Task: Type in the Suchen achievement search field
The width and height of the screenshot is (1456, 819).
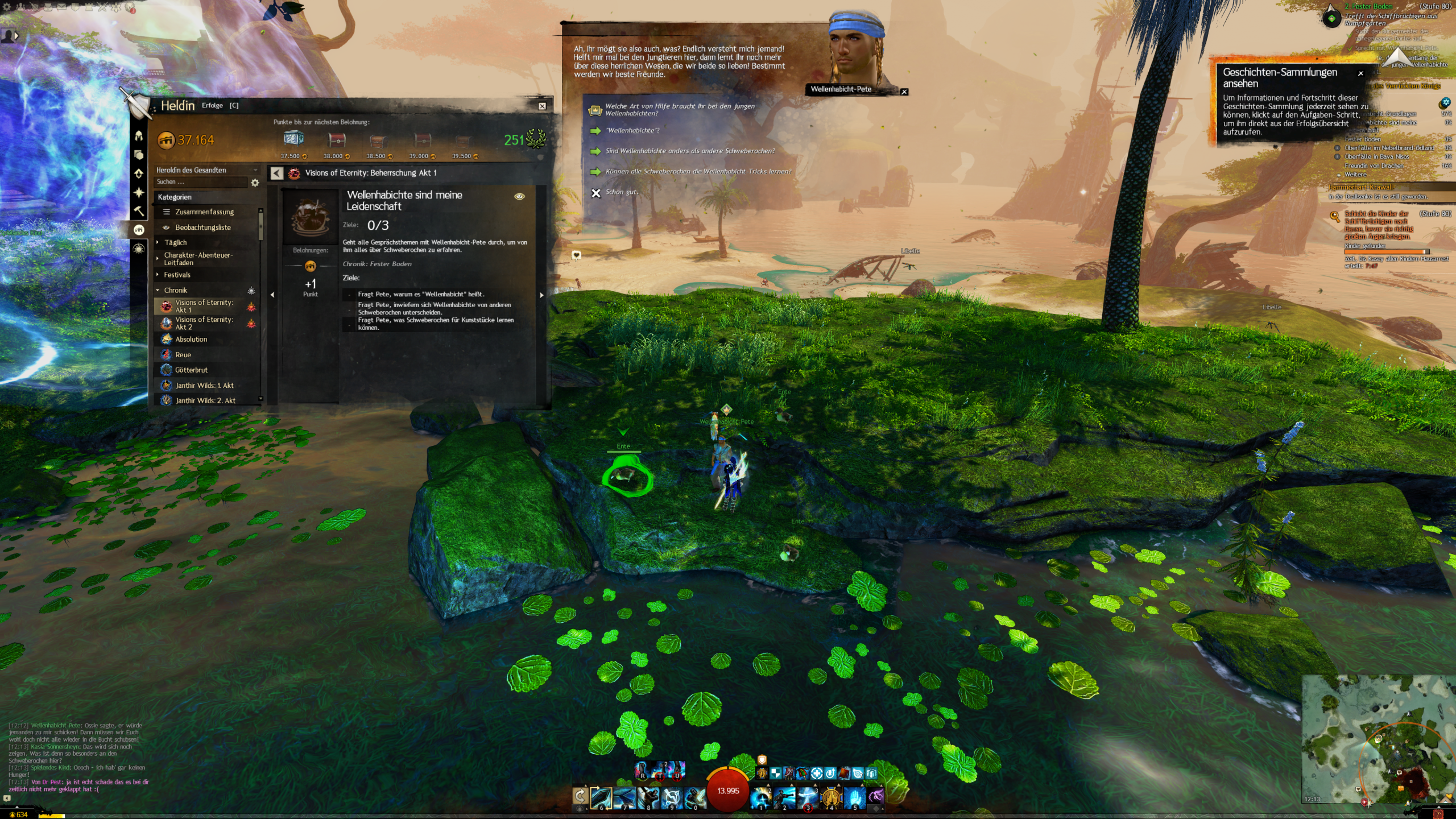Action: 199,182
